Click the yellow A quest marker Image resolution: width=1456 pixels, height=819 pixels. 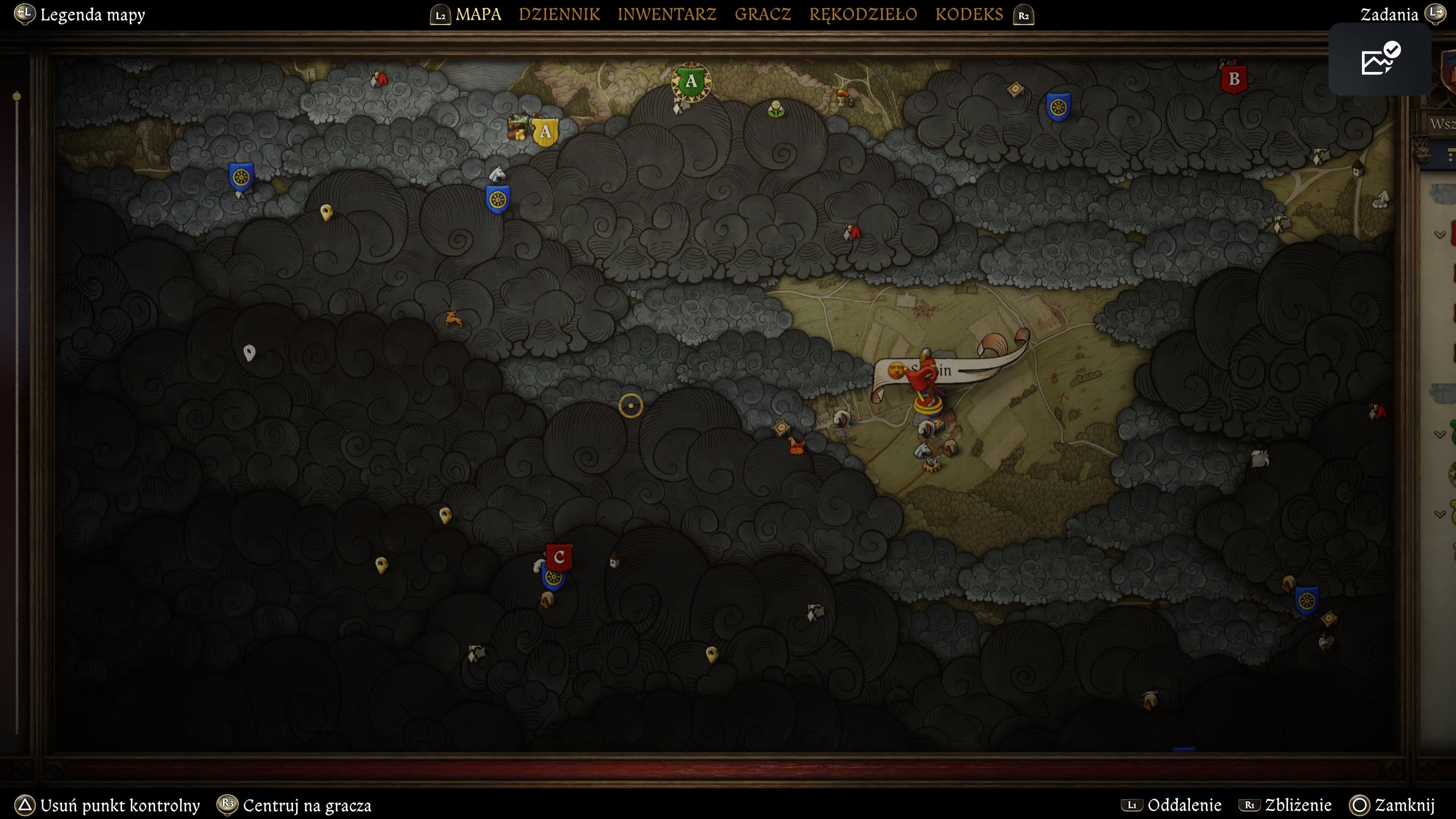click(545, 132)
